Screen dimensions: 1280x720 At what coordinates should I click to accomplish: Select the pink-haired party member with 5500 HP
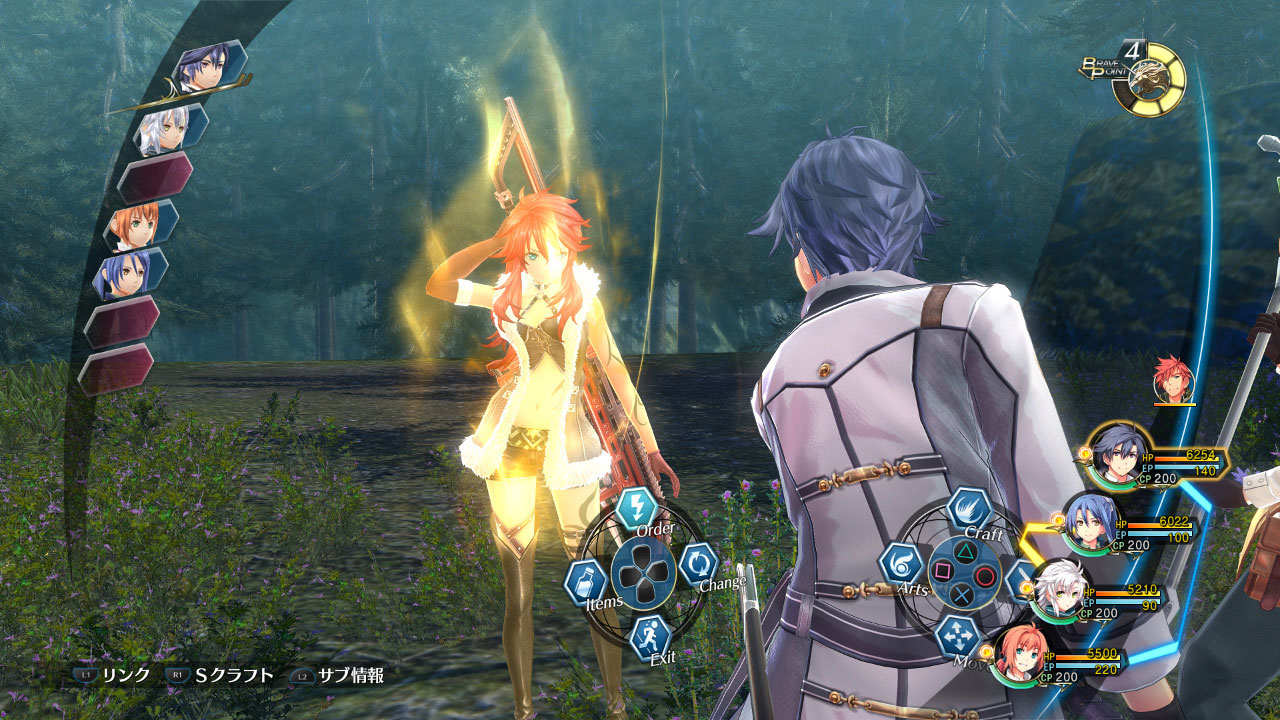1022,655
